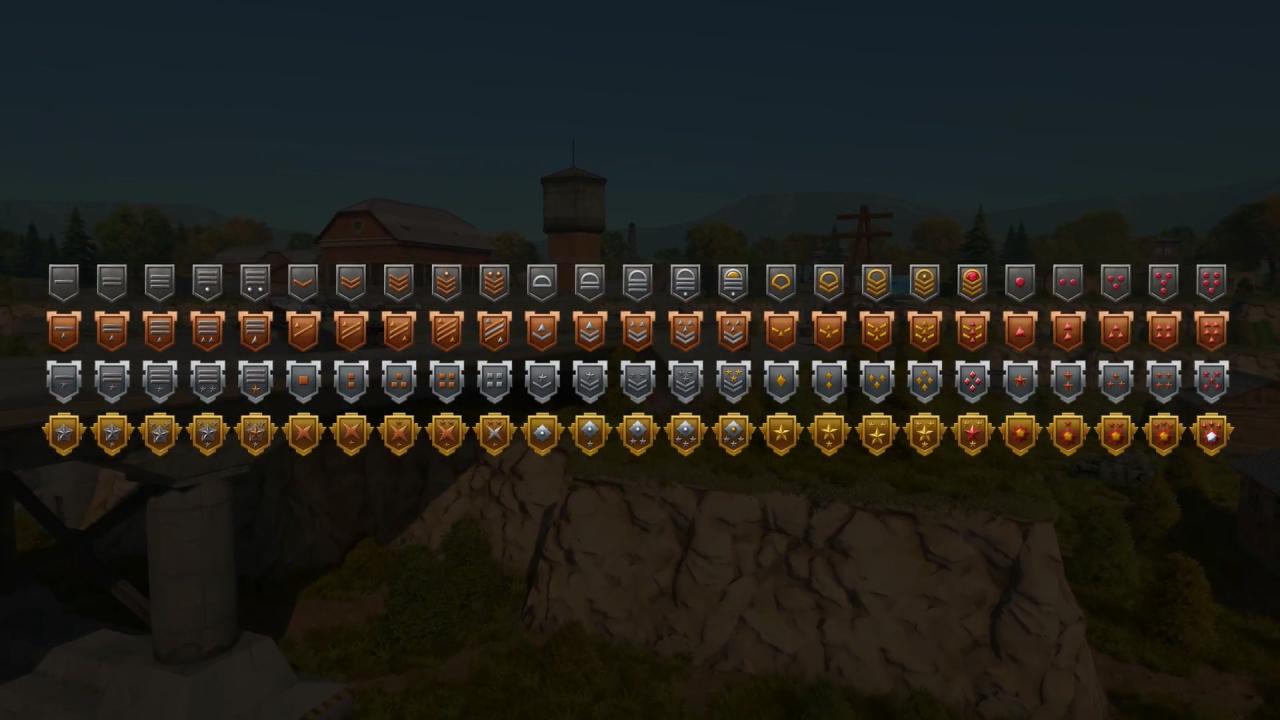The height and width of the screenshot is (720, 1280).
Task: Pick the gray badge with a single orange chevron
Action: click(303, 282)
